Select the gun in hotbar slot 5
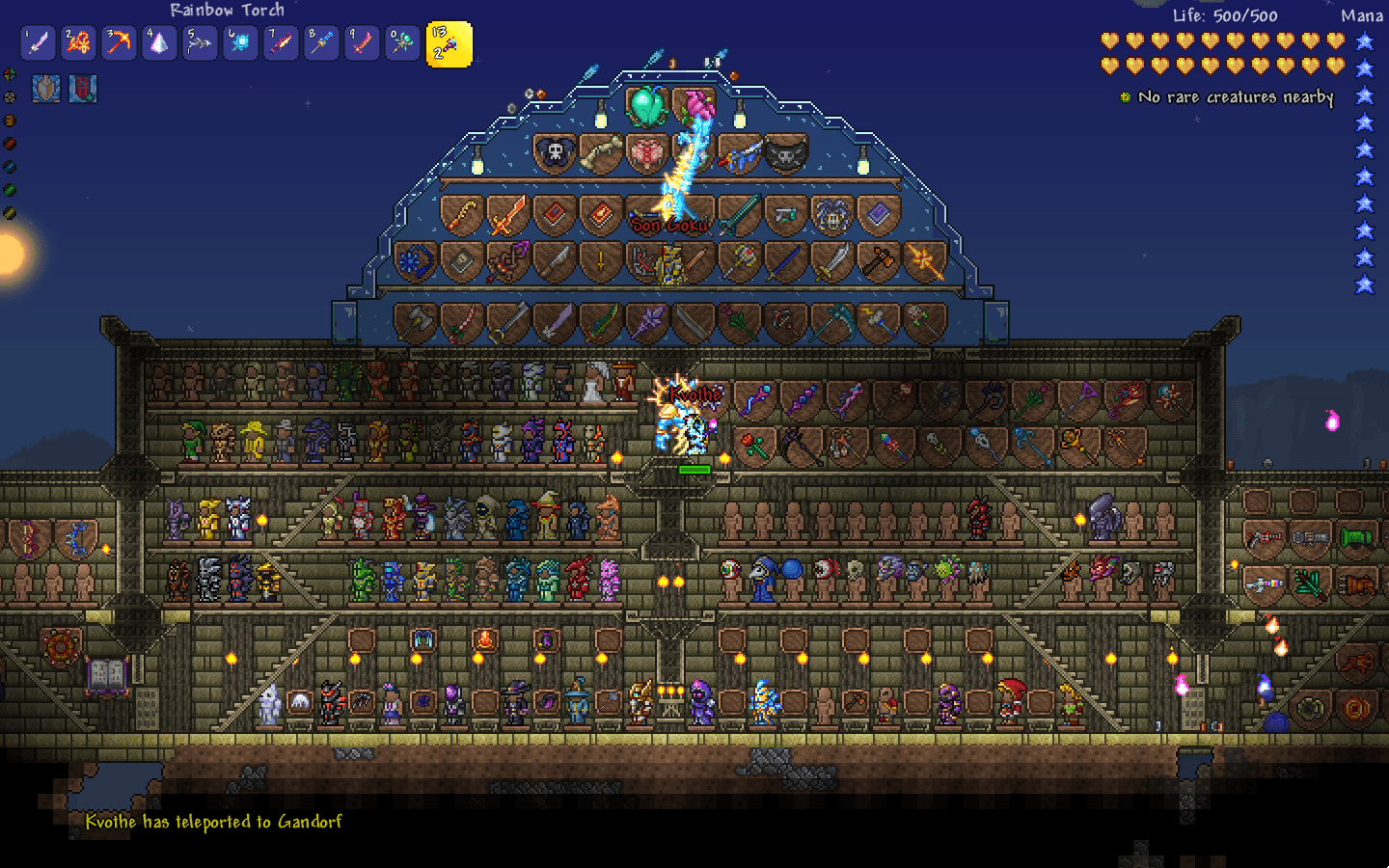 tap(200, 42)
